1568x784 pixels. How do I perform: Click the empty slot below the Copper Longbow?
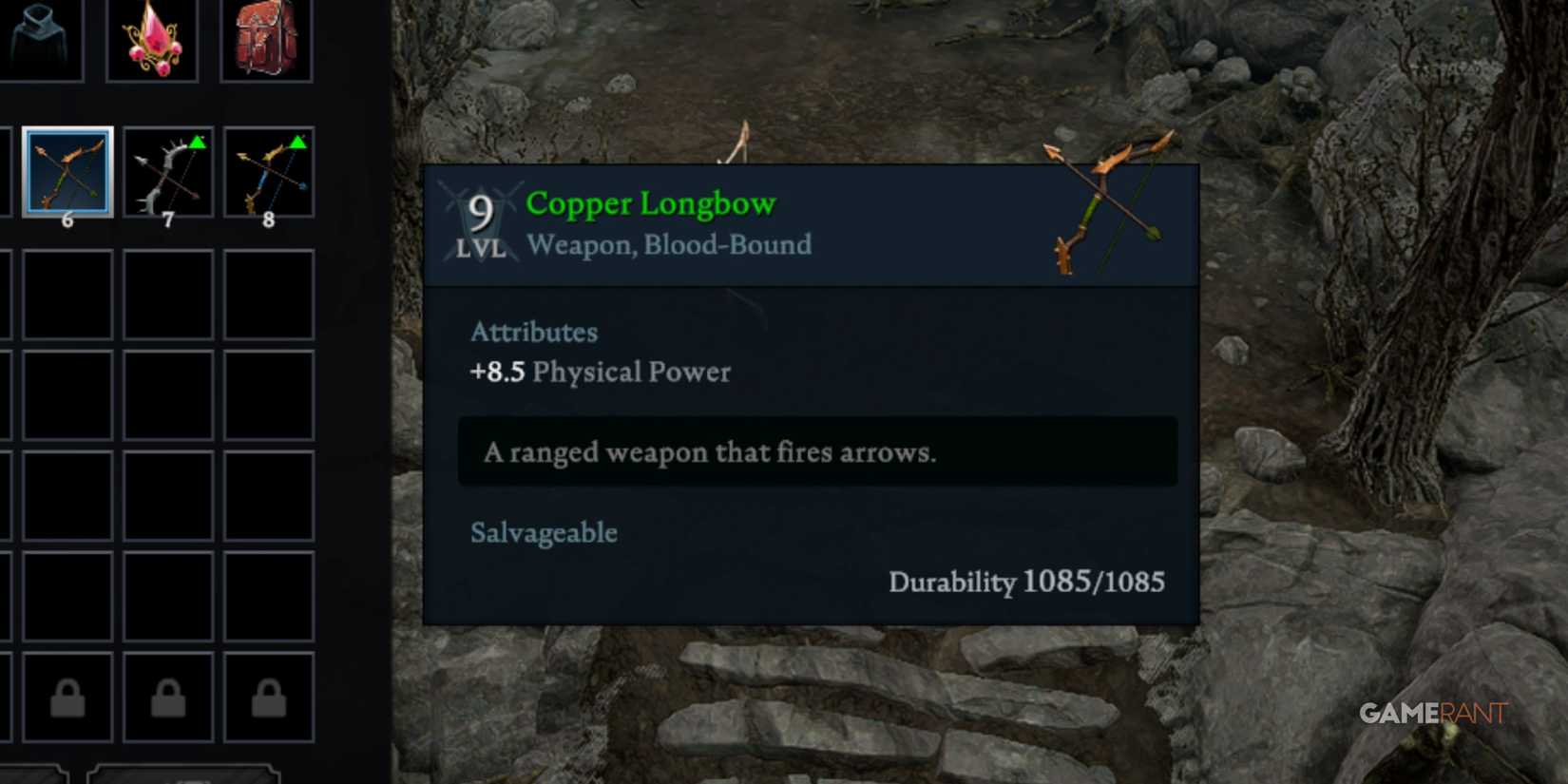coord(67,295)
